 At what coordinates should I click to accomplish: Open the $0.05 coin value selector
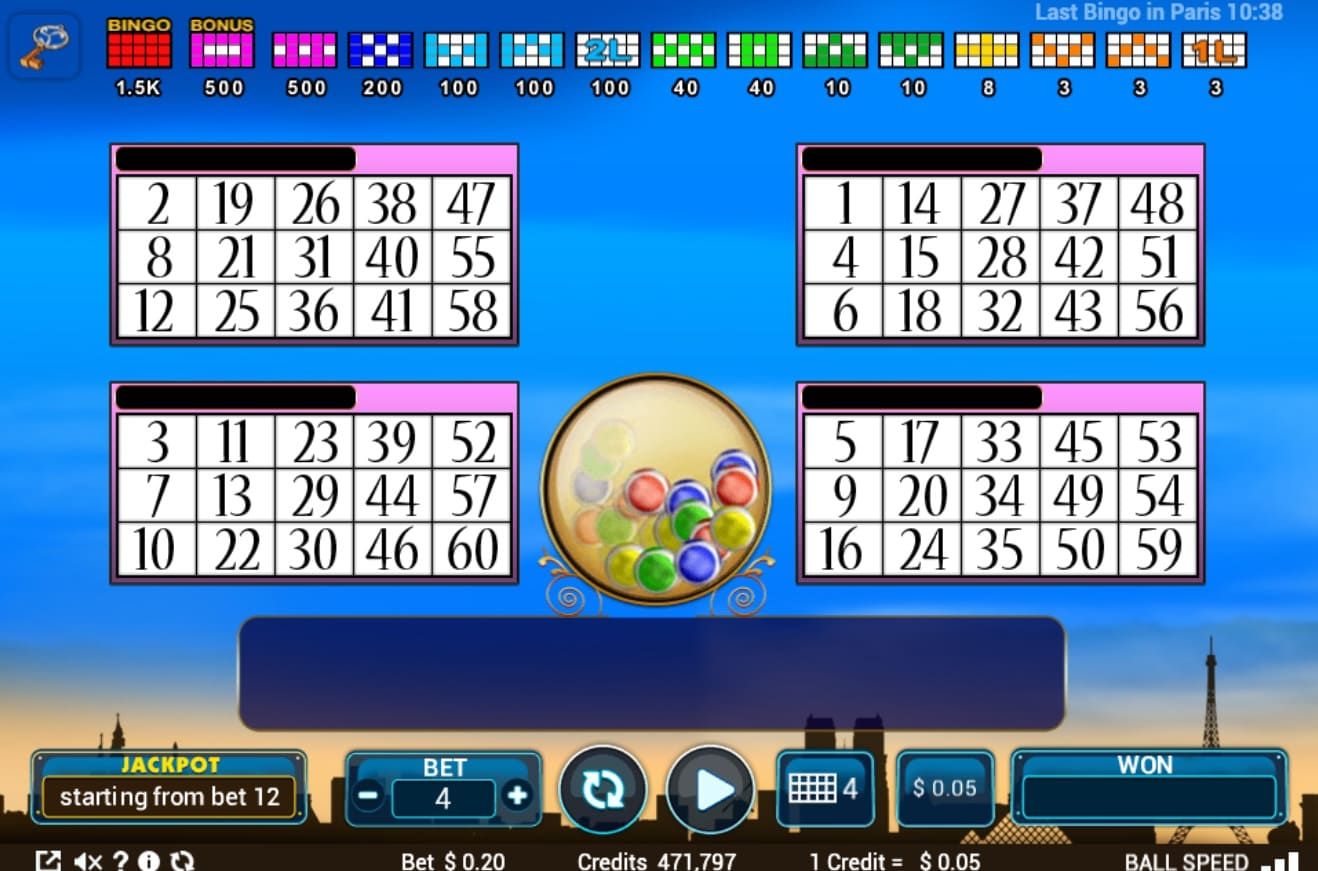pyautogui.click(x=944, y=788)
